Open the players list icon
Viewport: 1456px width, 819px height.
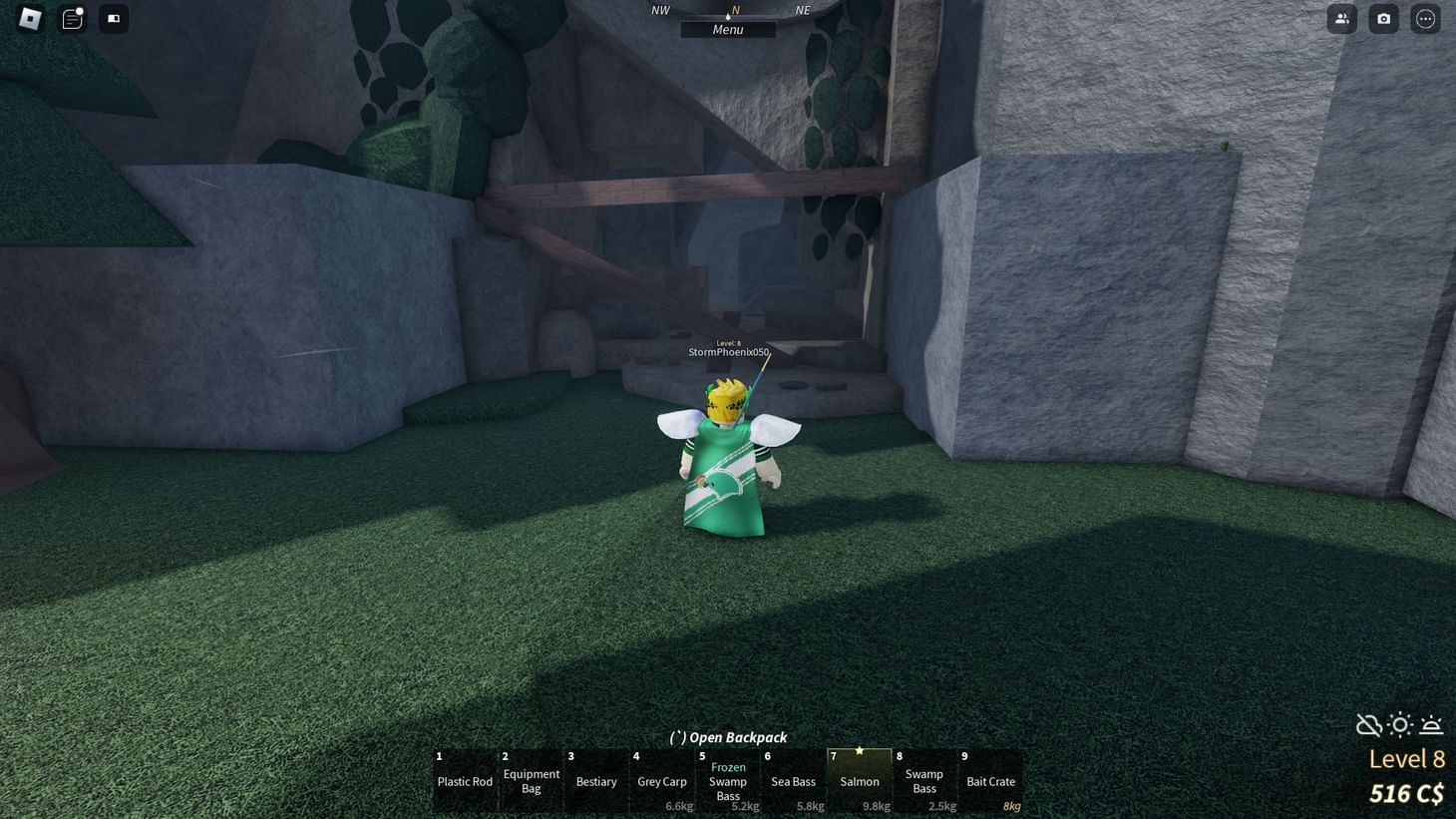[1341, 18]
